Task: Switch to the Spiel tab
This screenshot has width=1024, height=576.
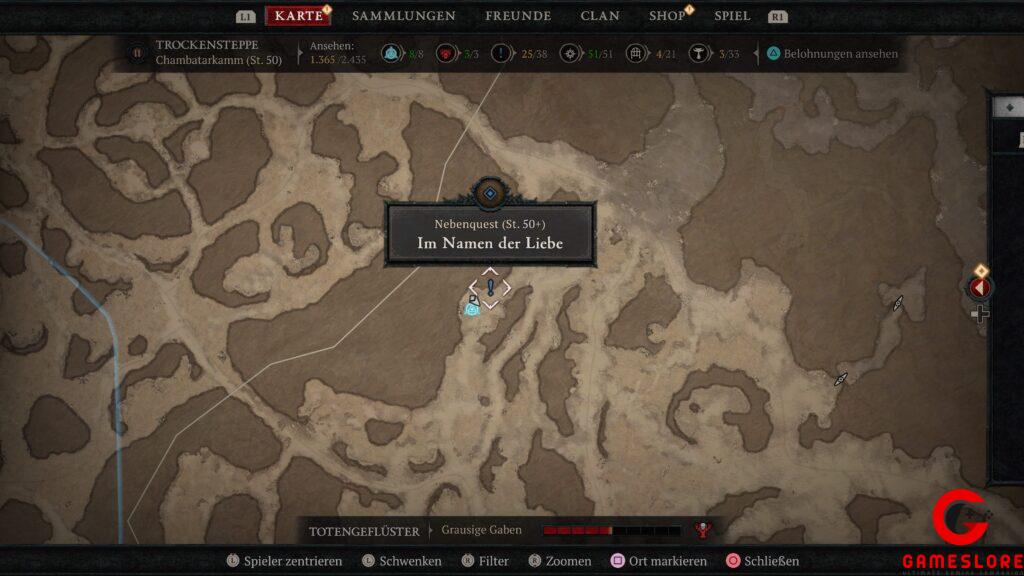Action: click(x=732, y=16)
